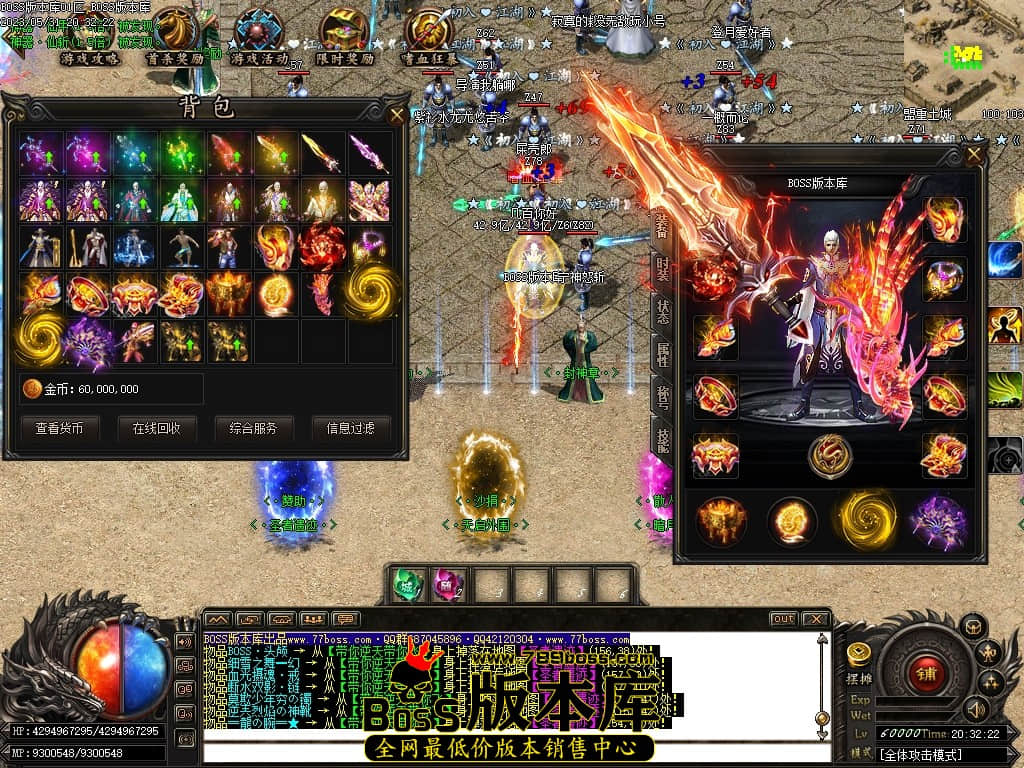Select the 信息过滤 button

point(350,428)
